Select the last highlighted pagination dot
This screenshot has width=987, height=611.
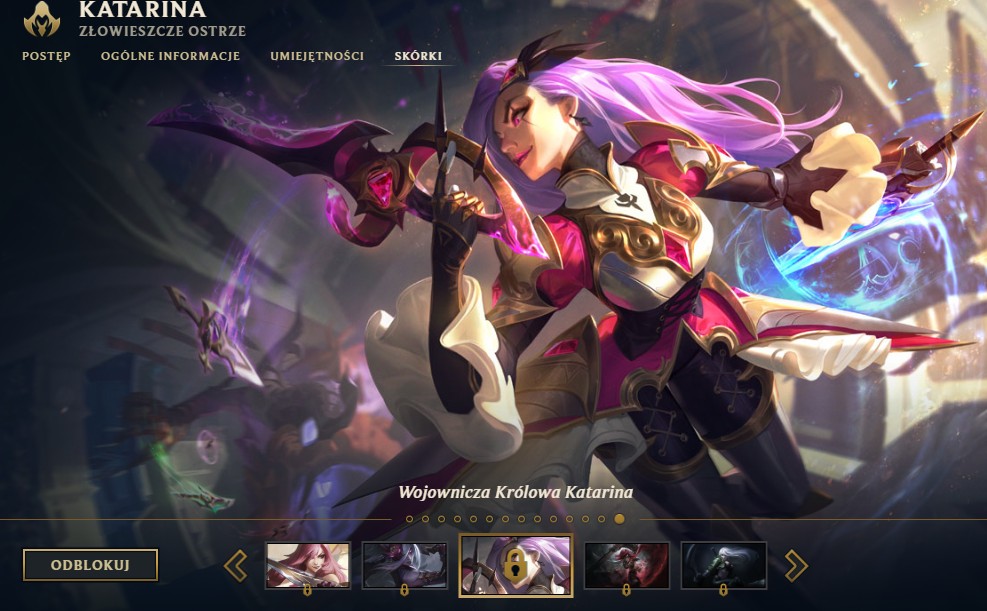[x=619, y=519]
